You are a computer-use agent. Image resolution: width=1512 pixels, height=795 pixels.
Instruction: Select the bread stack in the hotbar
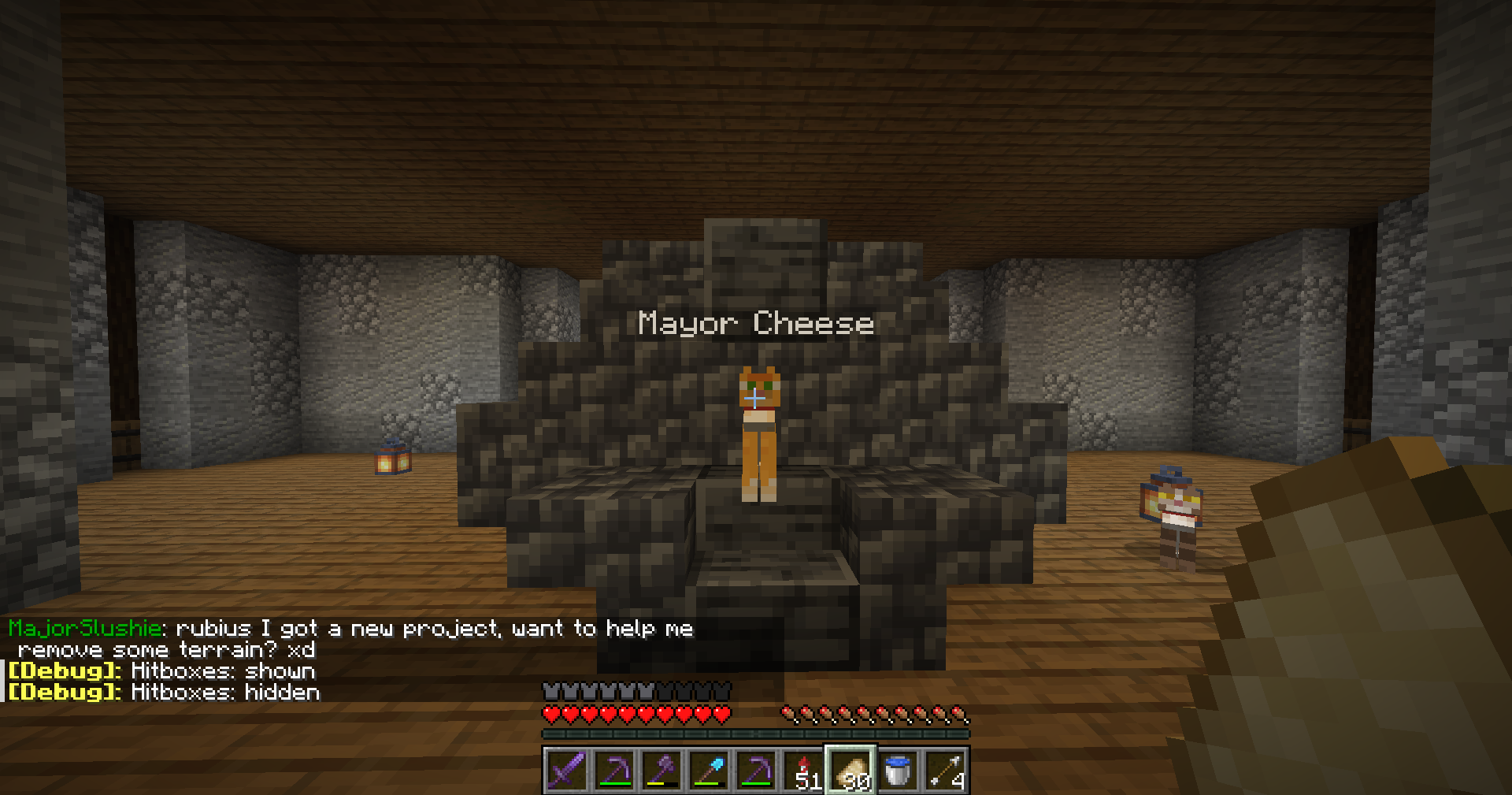[851, 771]
